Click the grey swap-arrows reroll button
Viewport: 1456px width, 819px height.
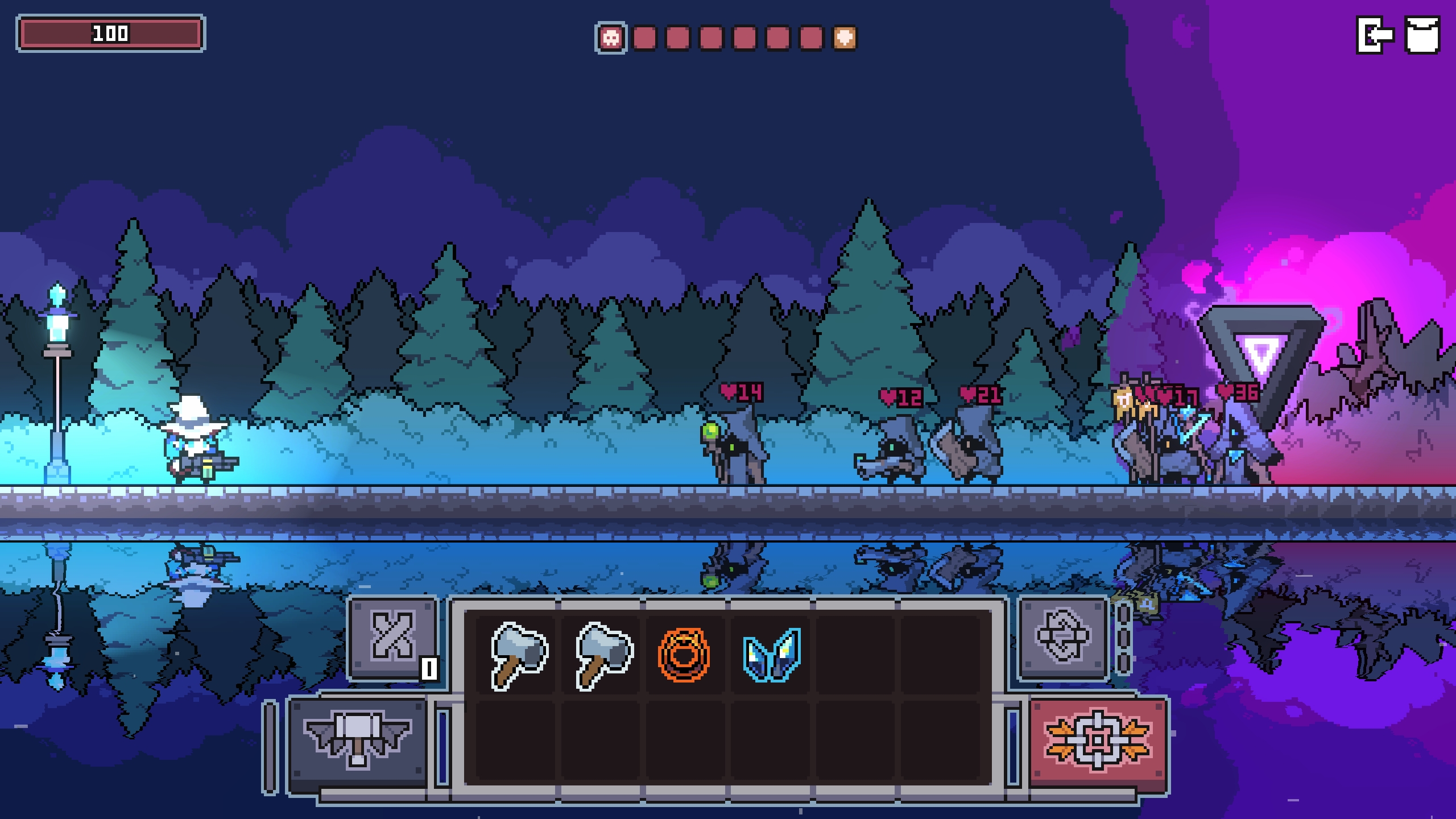[x=1062, y=637]
